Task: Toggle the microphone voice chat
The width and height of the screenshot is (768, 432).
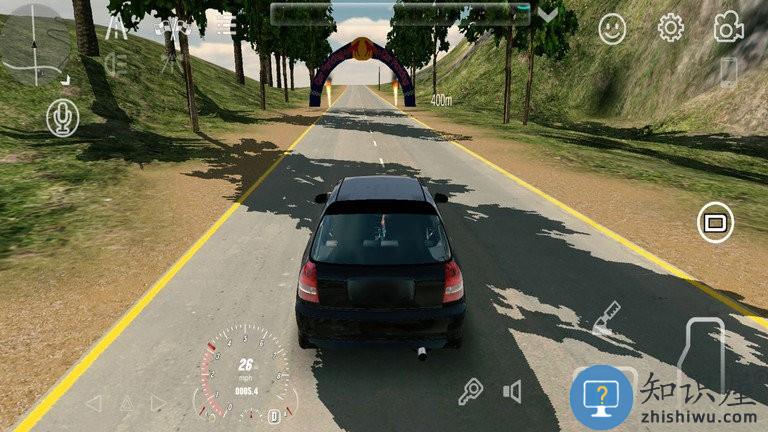Action: 62,119
